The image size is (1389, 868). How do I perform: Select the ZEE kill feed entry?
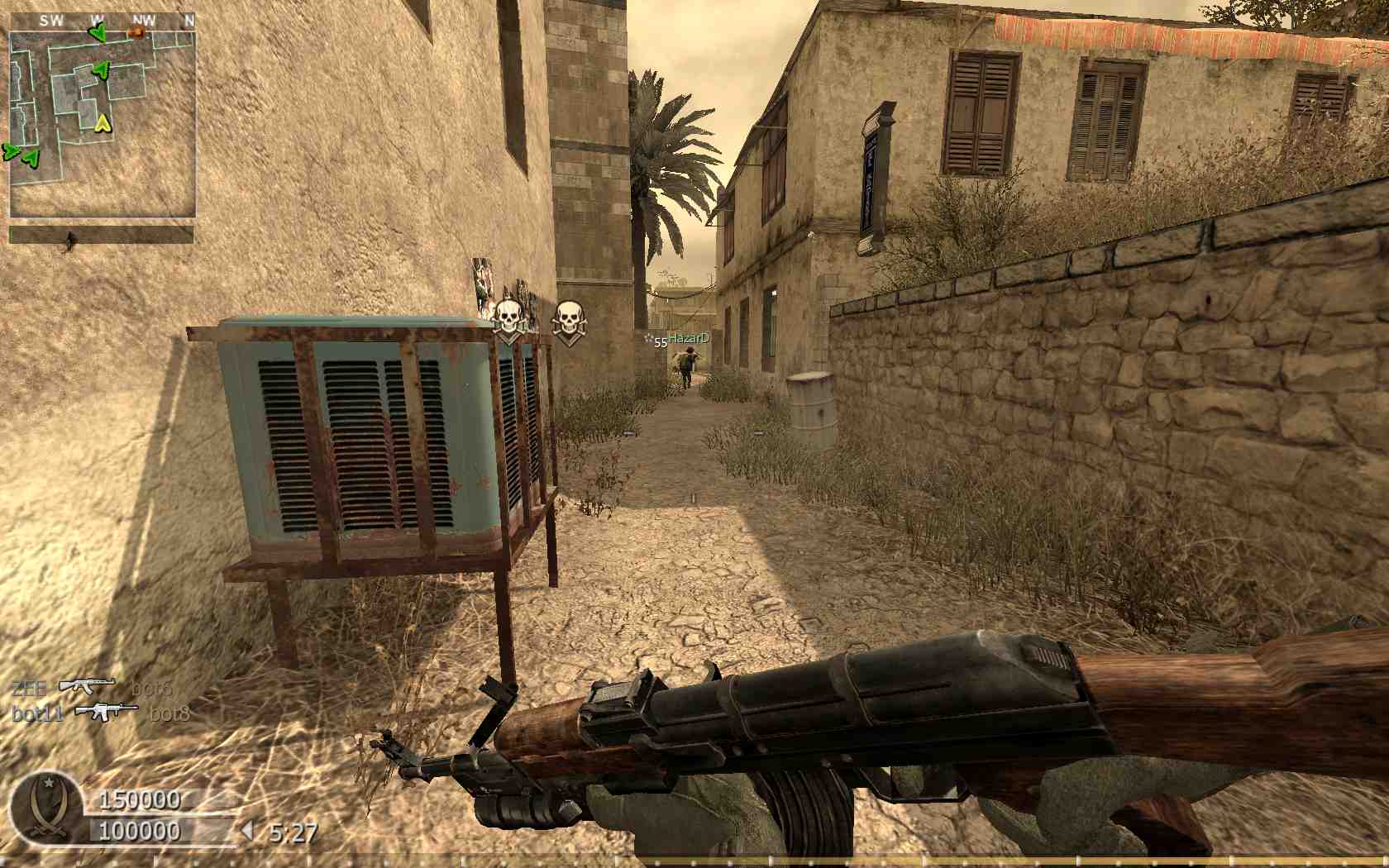(x=91, y=687)
